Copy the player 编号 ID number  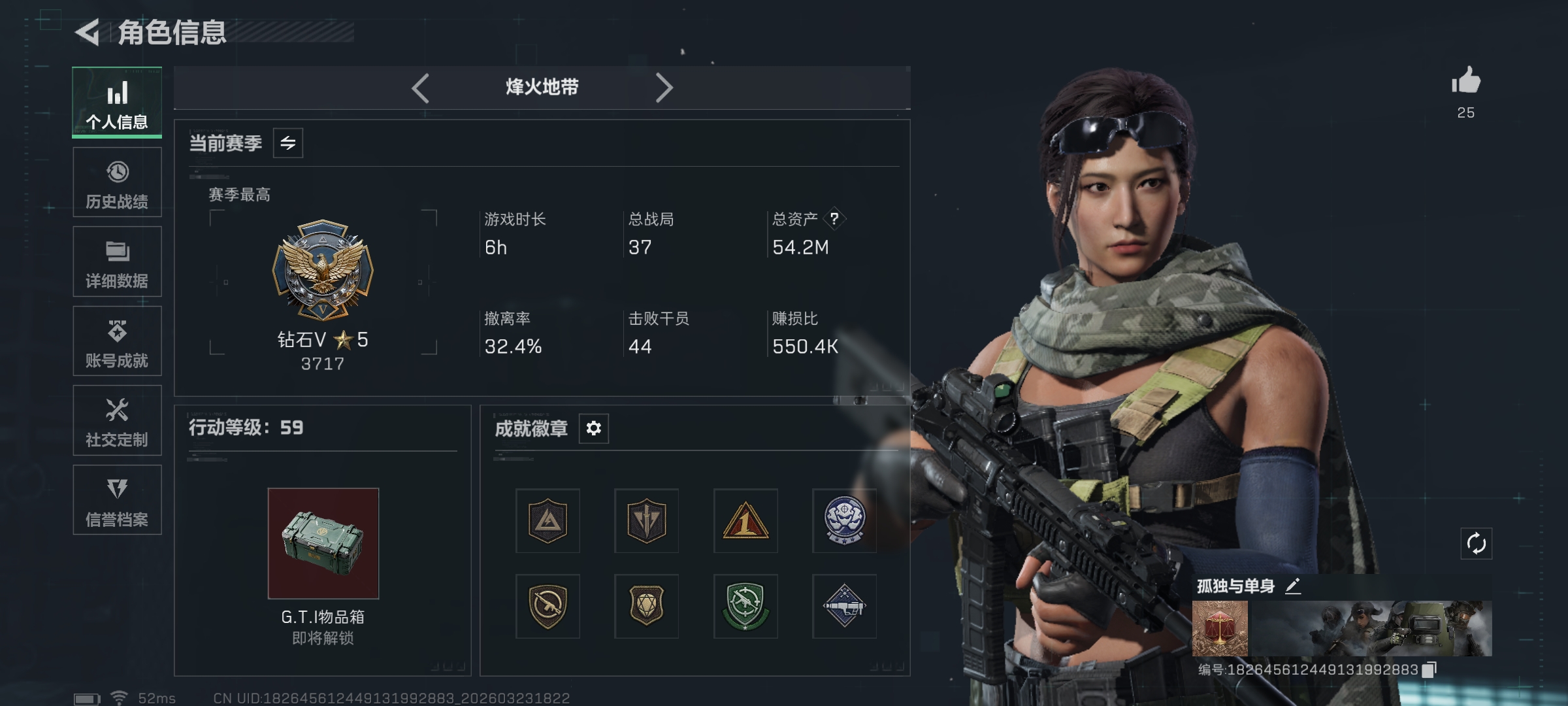(1429, 669)
